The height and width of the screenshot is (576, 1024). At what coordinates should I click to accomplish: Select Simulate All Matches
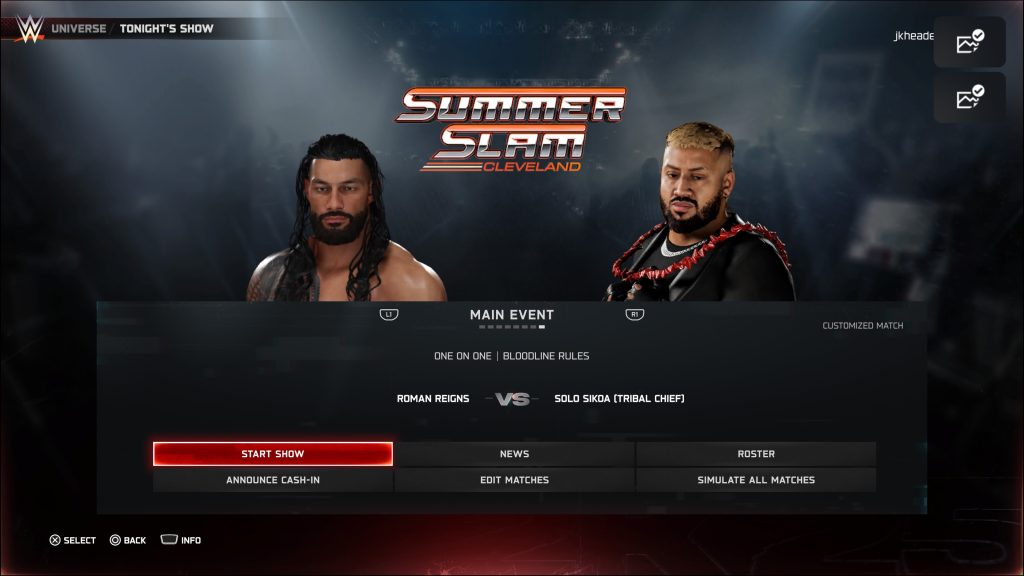(x=756, y=480)
